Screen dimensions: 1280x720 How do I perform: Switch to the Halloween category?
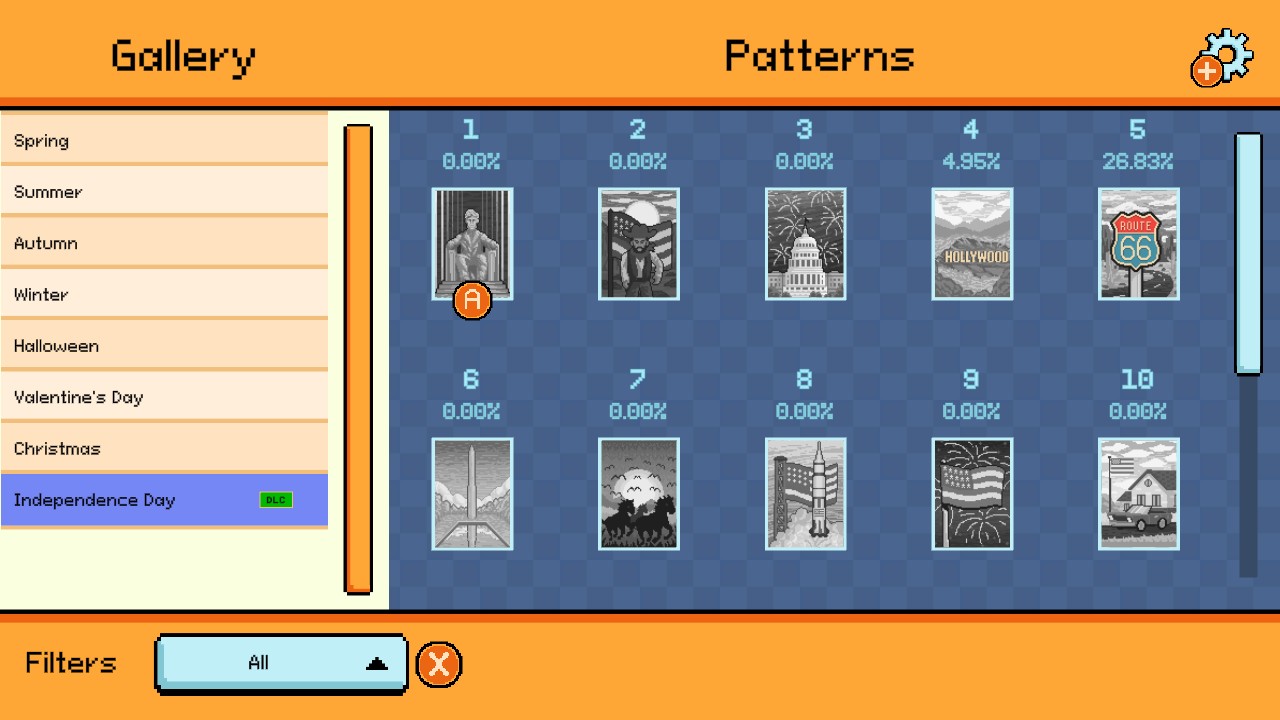pyautogui.click(x=165, y=345)
